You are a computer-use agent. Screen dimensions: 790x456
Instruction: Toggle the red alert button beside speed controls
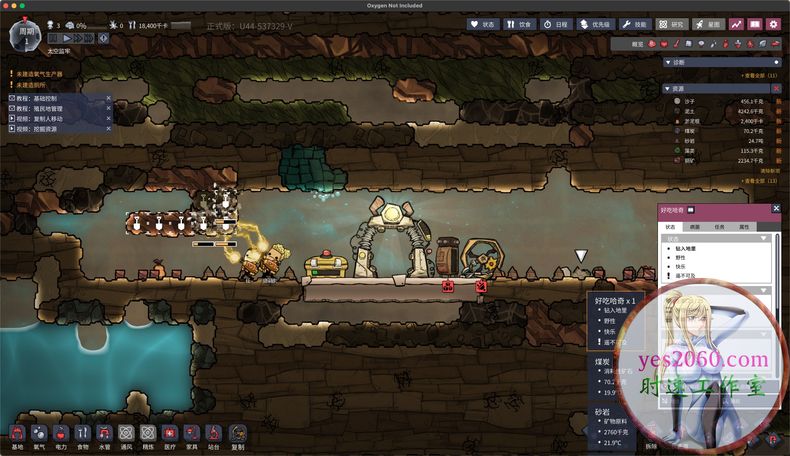(102, 37)
